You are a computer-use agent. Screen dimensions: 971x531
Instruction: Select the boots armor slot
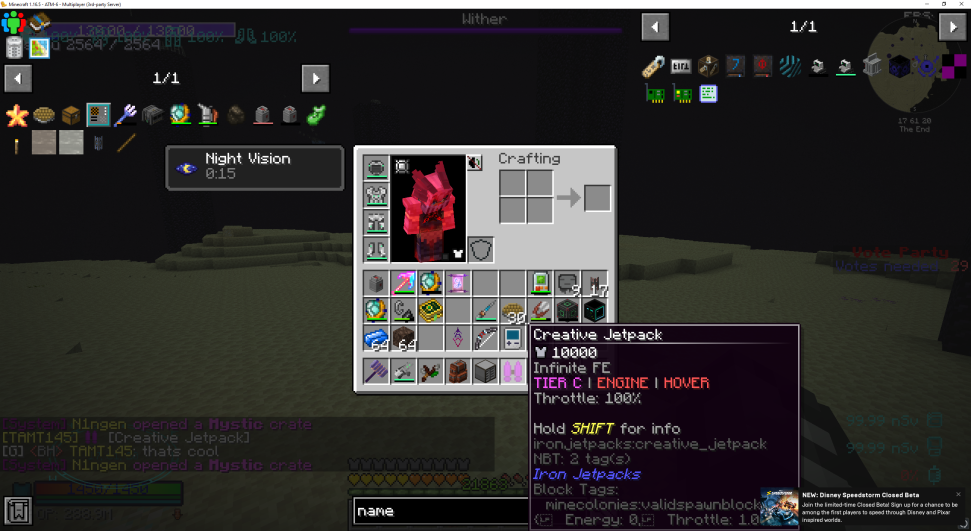376,249
